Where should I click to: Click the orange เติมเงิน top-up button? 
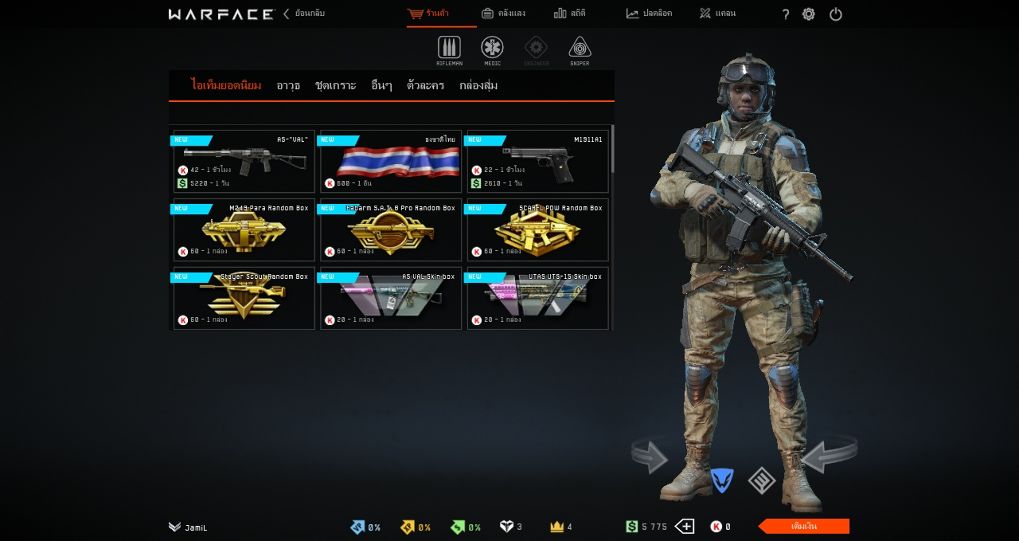click(803, 526)
